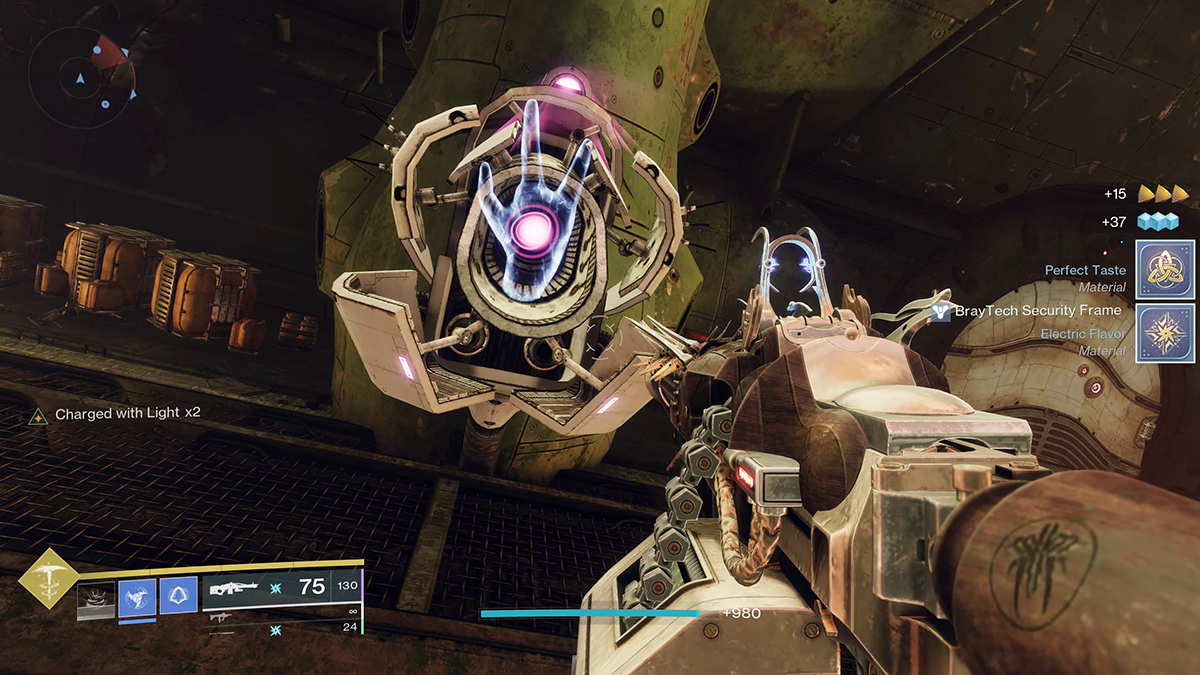Open the Electric Flavor material icon
The width and height of the screenshot is (1200, 675).
[1166, 333]
